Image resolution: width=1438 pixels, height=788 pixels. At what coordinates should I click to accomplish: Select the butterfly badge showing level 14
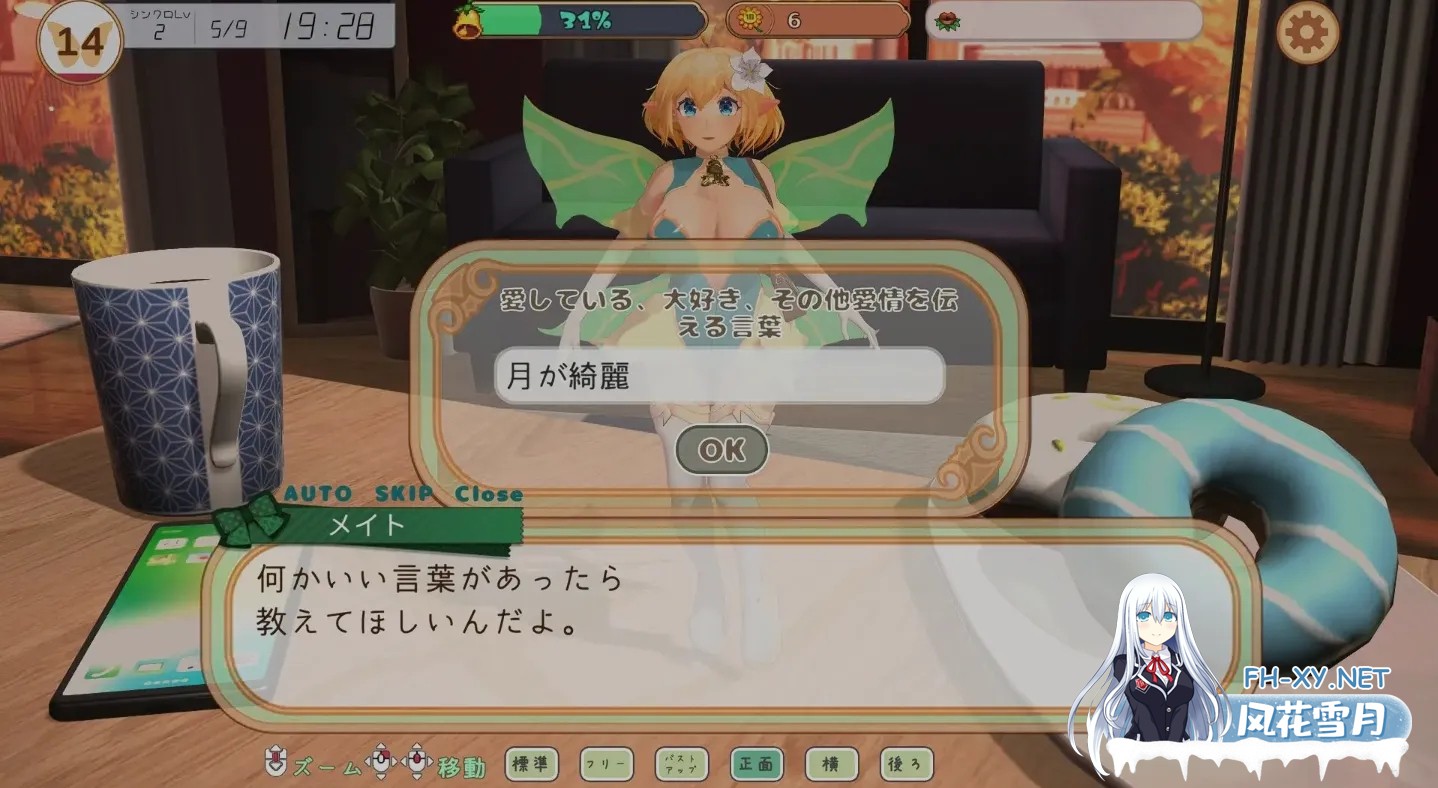(x=78, y=38)
